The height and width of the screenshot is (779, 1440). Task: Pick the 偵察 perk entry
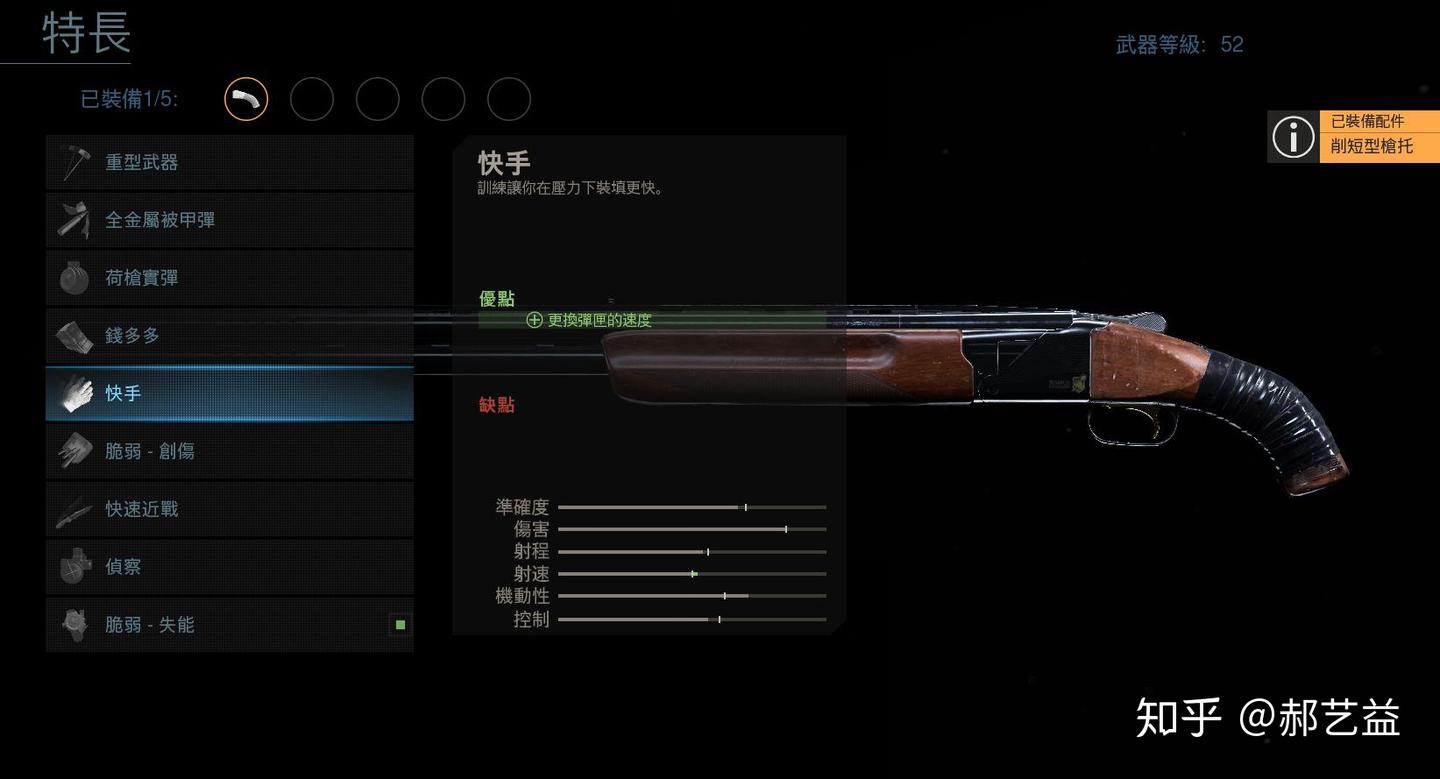click(229, 567)
